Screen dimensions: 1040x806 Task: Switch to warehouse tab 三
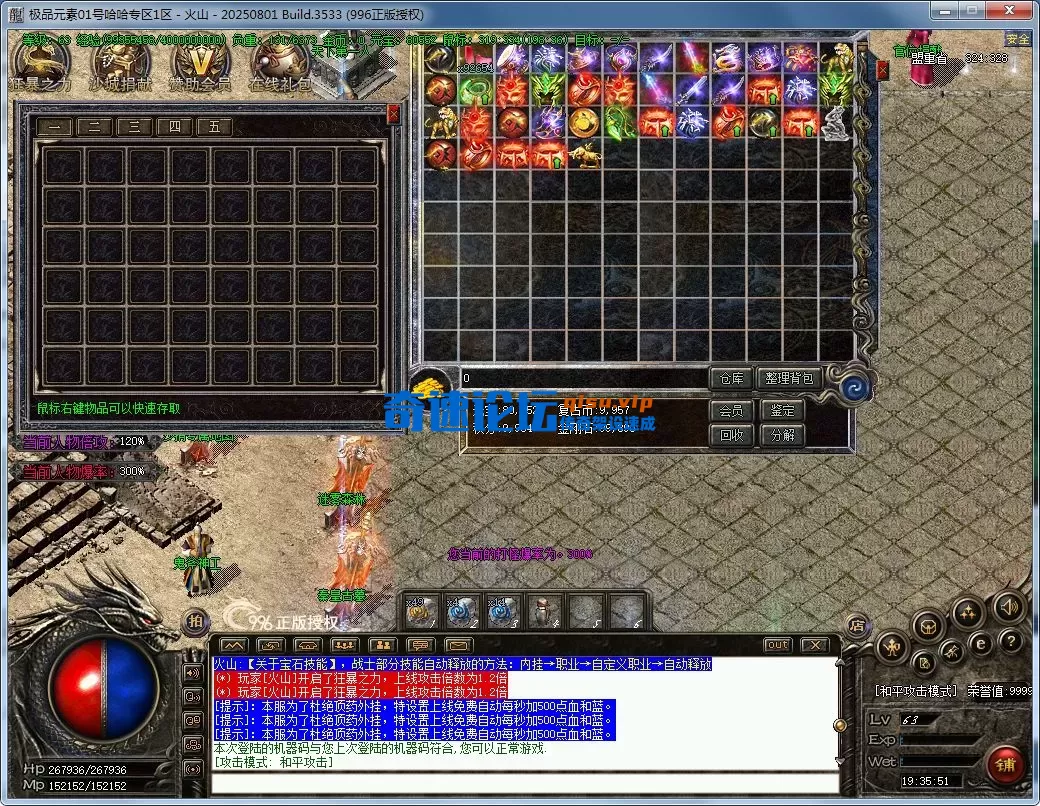point(134,127)
